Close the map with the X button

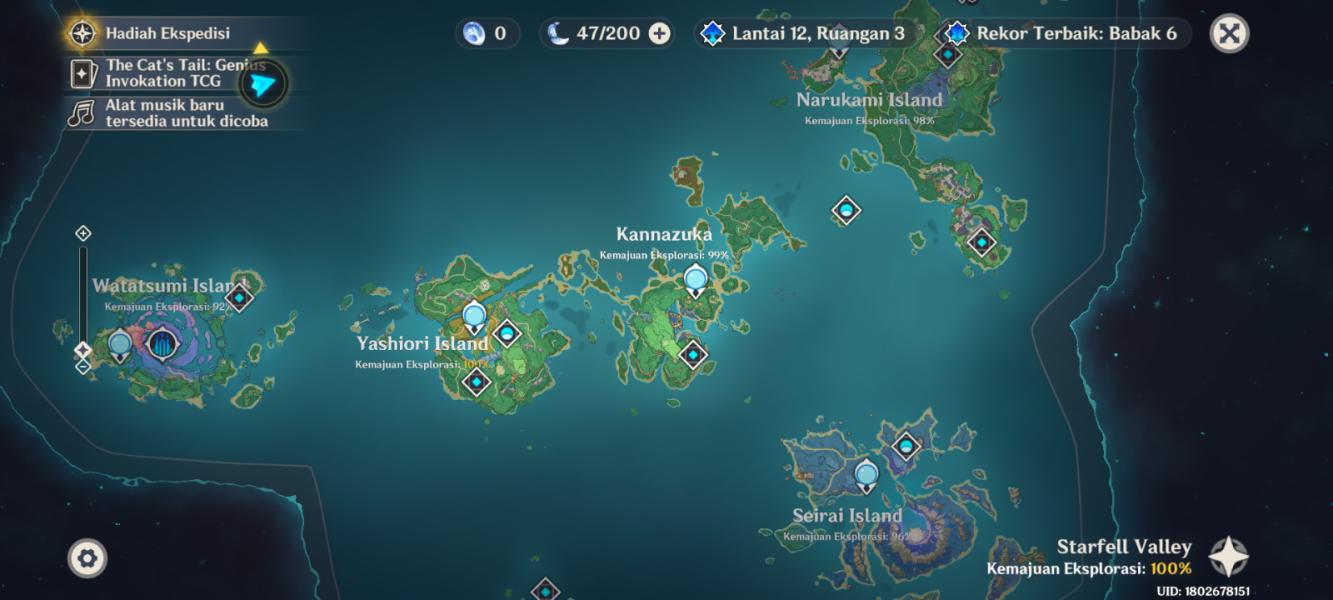[1229, 34]
